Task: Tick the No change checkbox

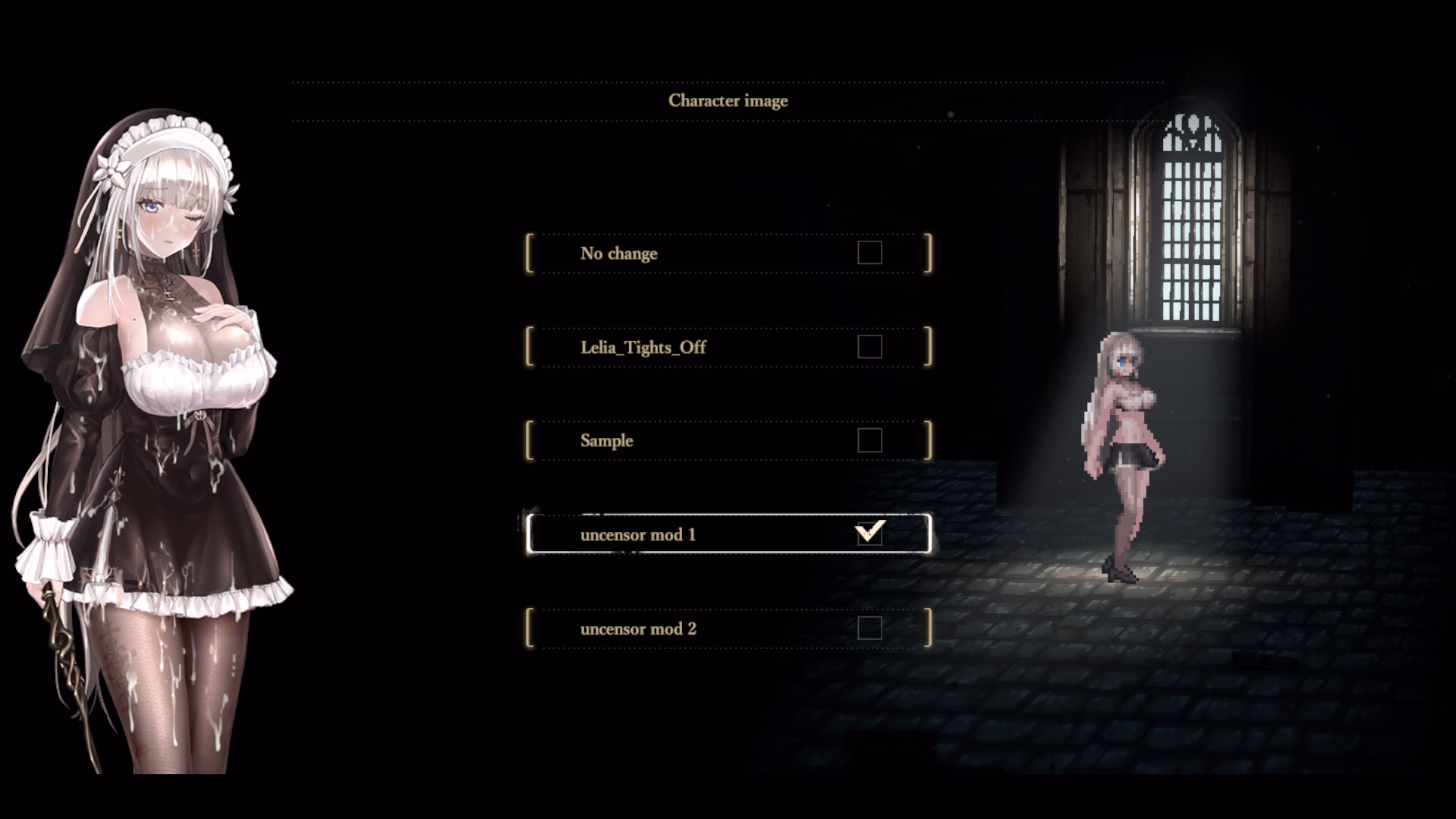Action: click(870, 253)
